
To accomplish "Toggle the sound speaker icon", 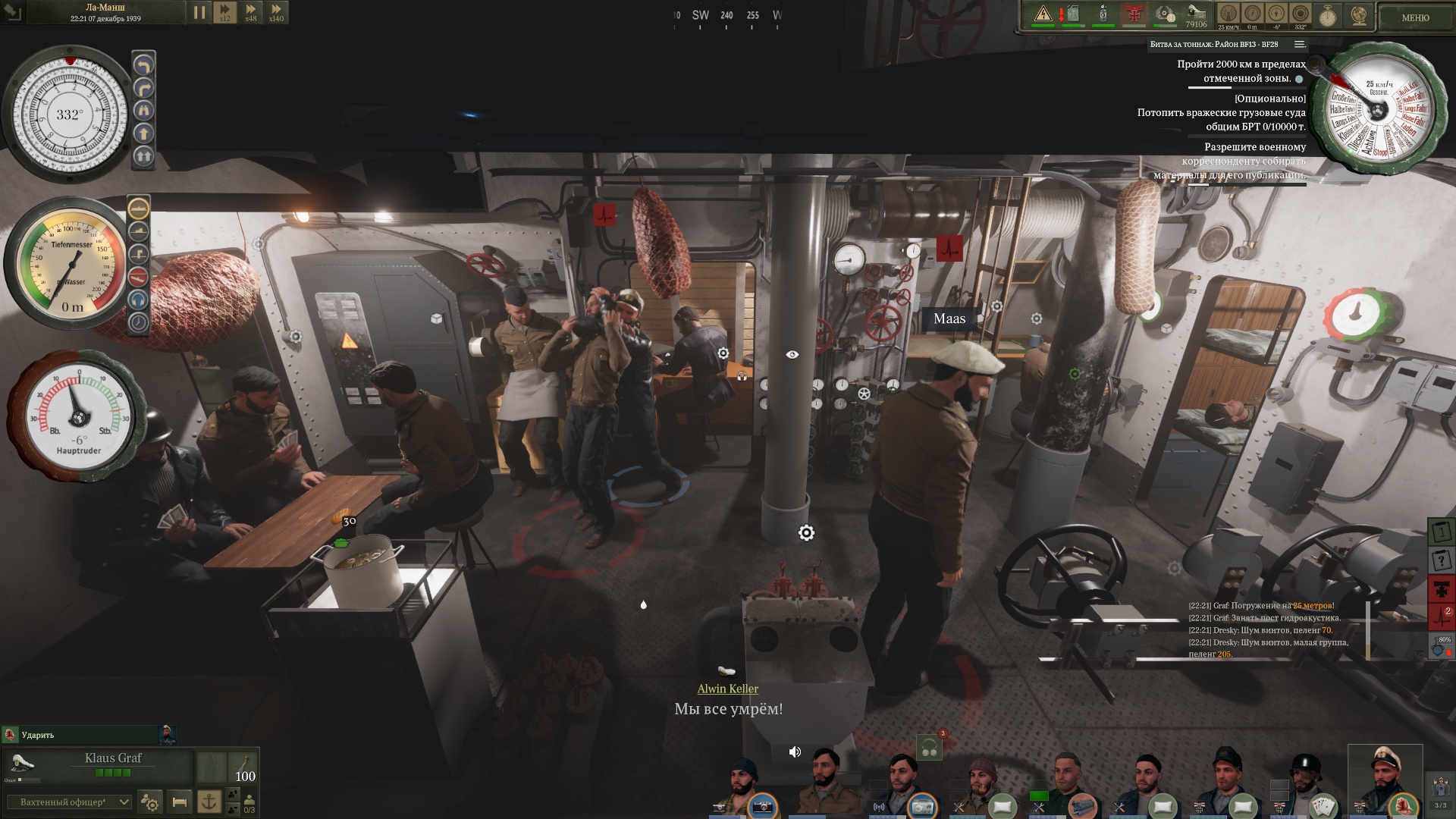I will [795, 752].
